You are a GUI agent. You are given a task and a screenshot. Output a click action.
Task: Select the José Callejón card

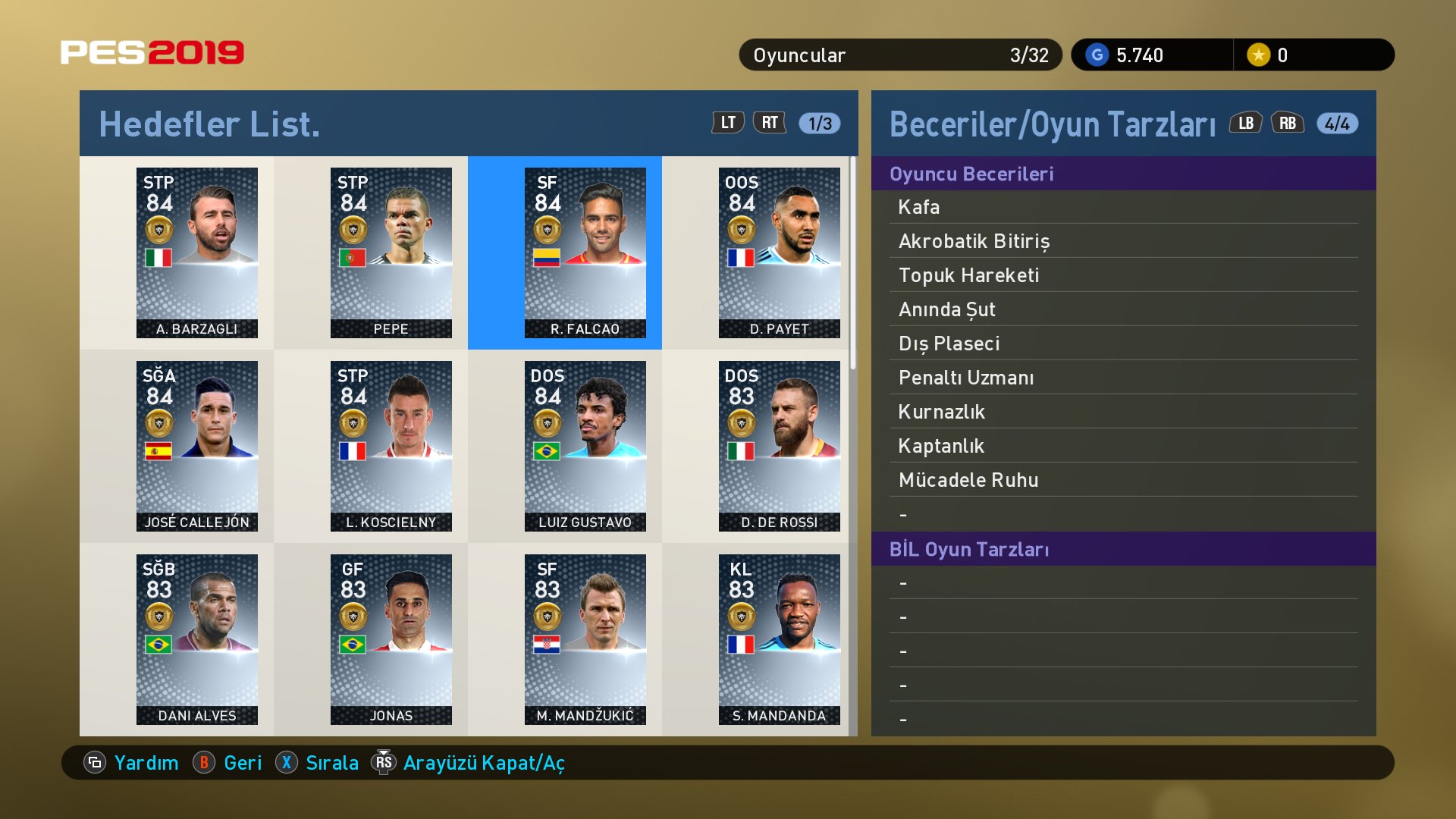(x=197, y=446)
